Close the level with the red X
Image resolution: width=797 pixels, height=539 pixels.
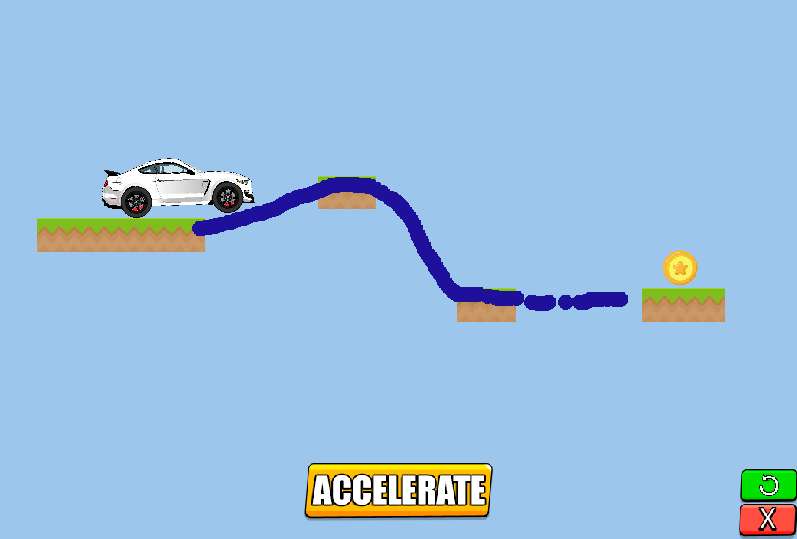[x=768, y=519]
